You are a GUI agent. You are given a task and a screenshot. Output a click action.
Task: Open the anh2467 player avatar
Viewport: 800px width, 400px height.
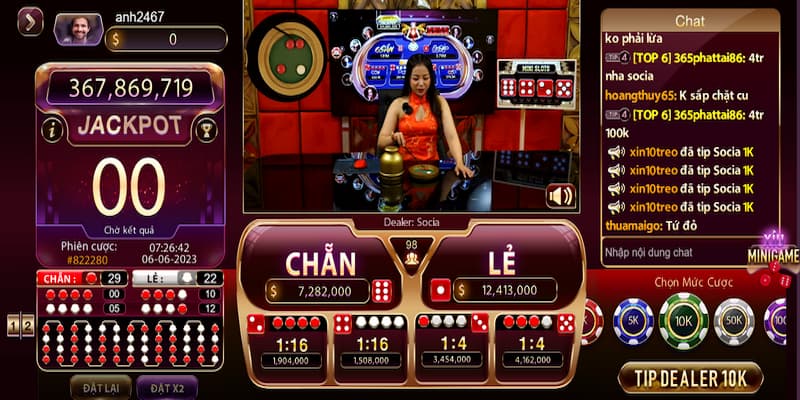point(78,30)
